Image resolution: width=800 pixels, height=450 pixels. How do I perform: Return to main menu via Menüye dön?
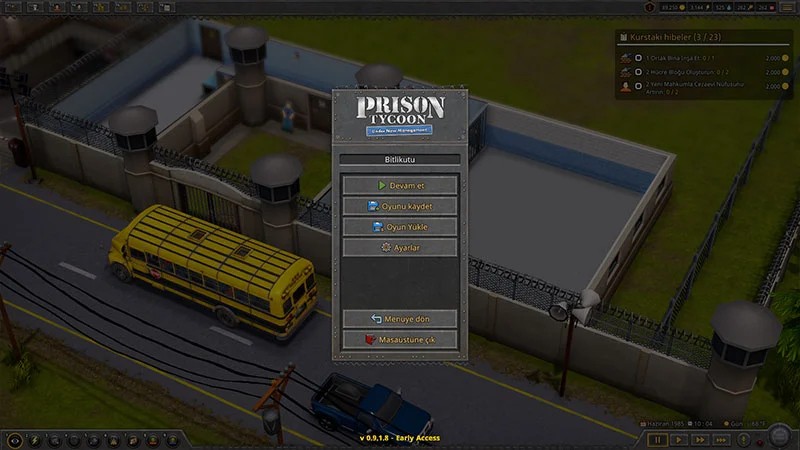click(x=400, y=319)
